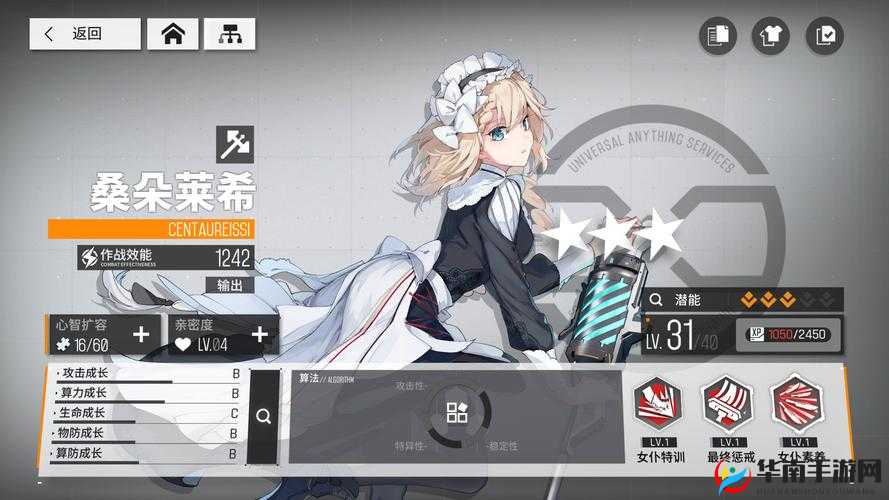Open the hierarchy navigation icon
The image size is (889, 500).
pyautogui.click(x=229, y=34)
